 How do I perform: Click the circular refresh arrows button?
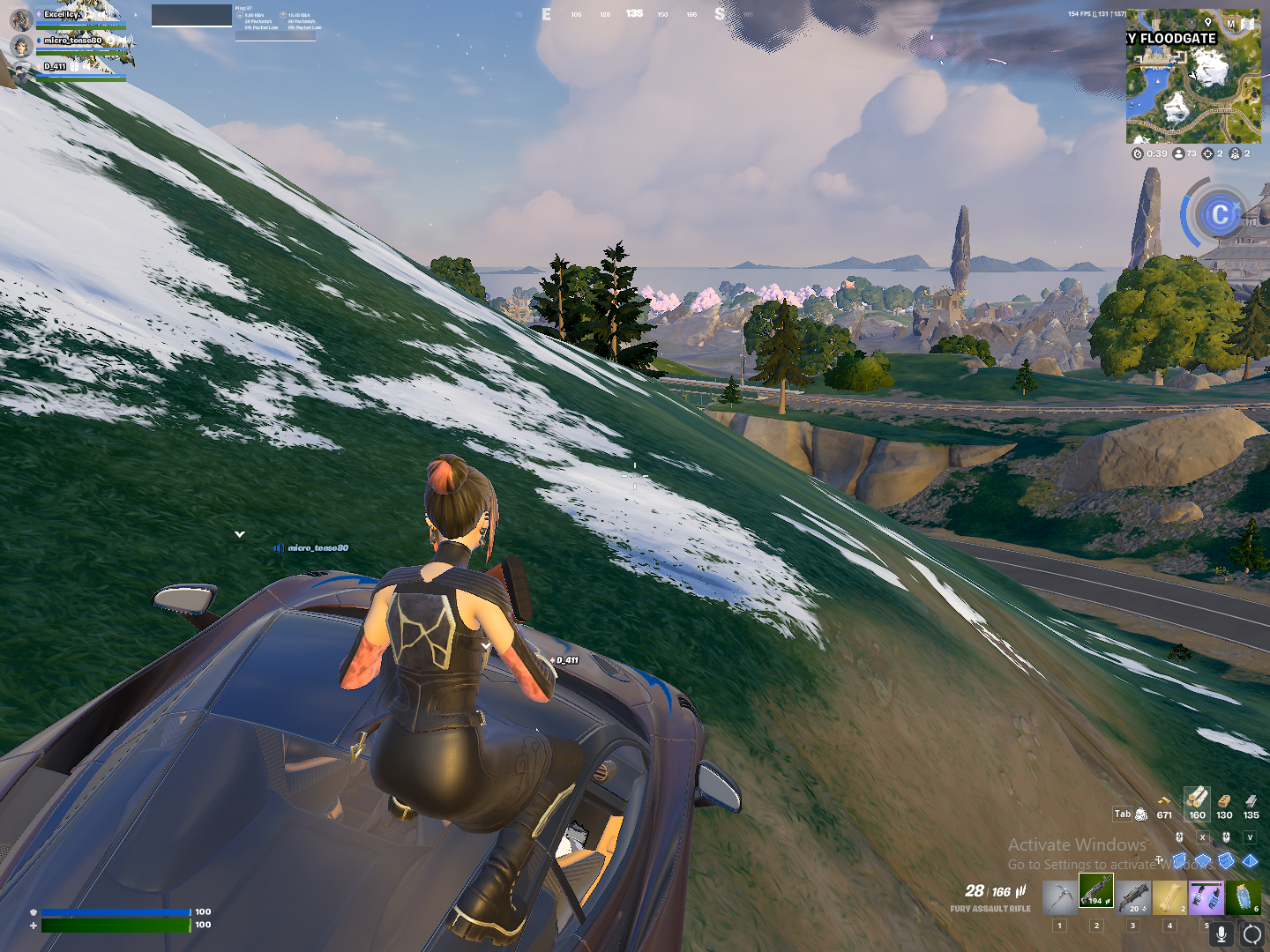[x=1251, y=933]
